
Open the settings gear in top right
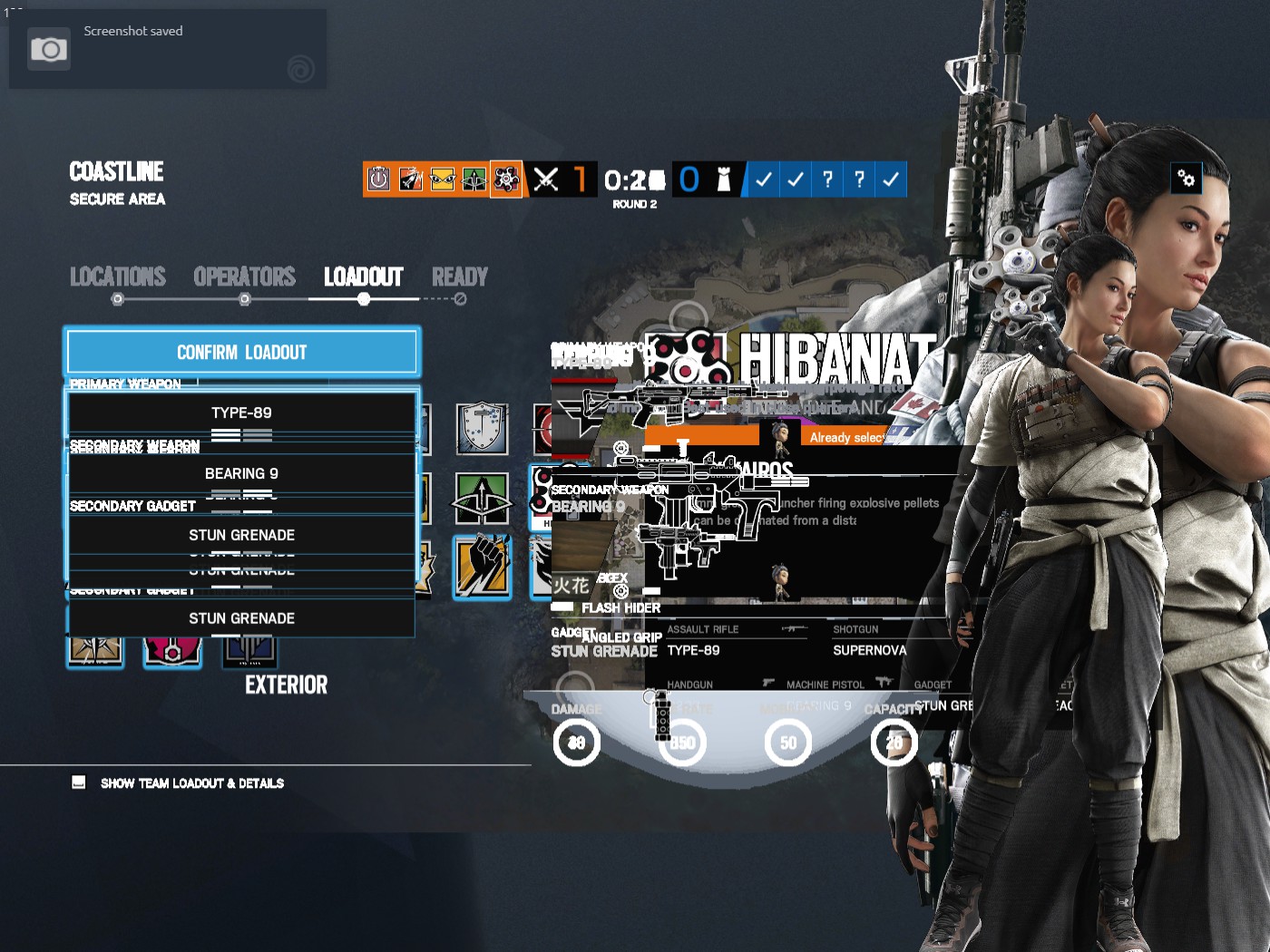click(x=1187, y=178)
